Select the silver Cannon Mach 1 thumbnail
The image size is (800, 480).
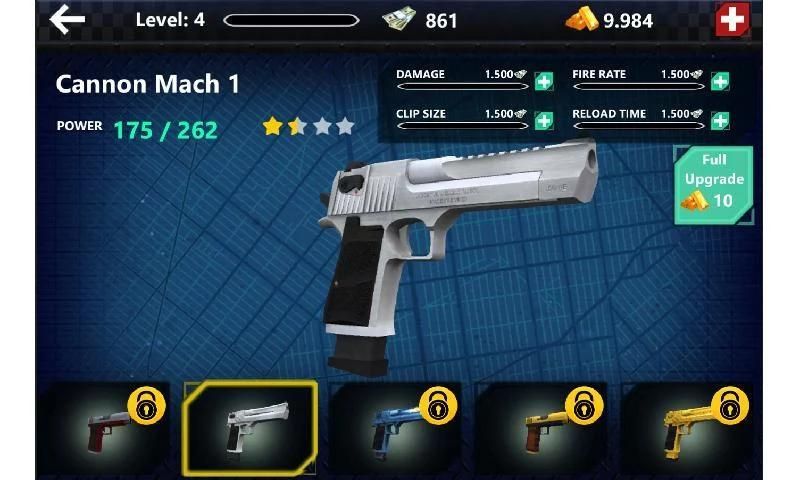[x=250, y=427]
